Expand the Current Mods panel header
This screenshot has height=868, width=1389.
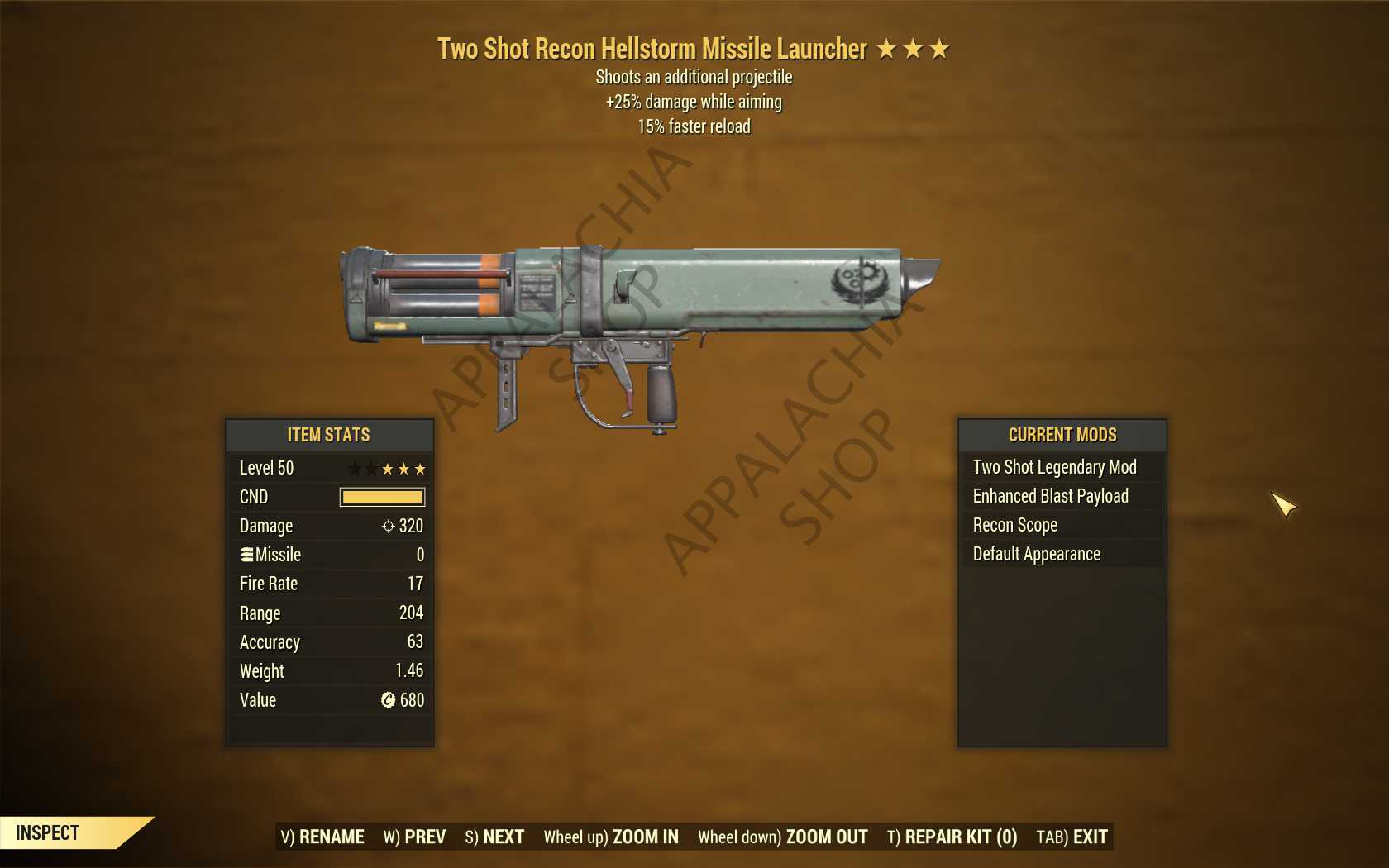(x=1062, y=435)
